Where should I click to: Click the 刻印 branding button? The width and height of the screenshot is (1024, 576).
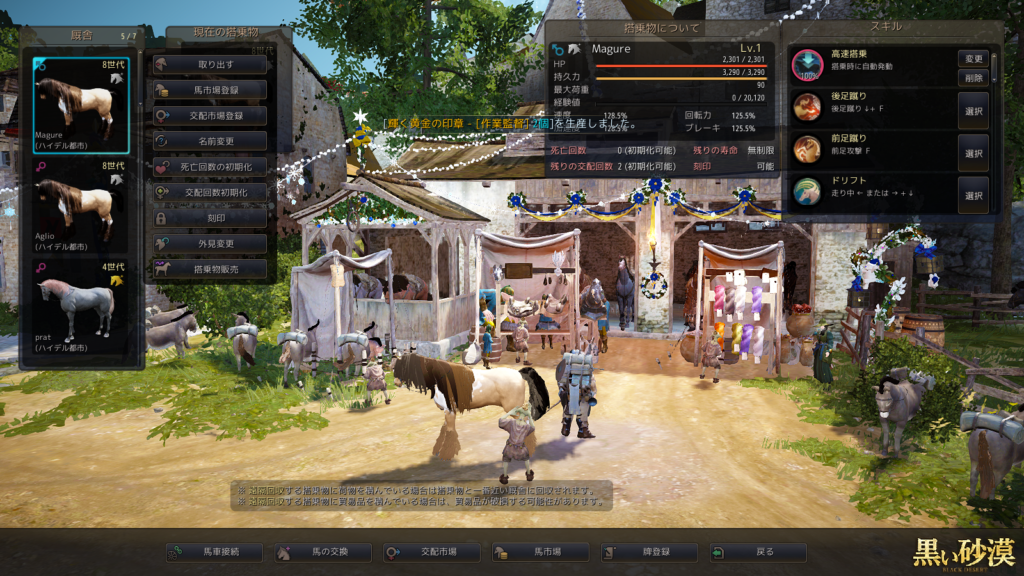pos(210,217)
